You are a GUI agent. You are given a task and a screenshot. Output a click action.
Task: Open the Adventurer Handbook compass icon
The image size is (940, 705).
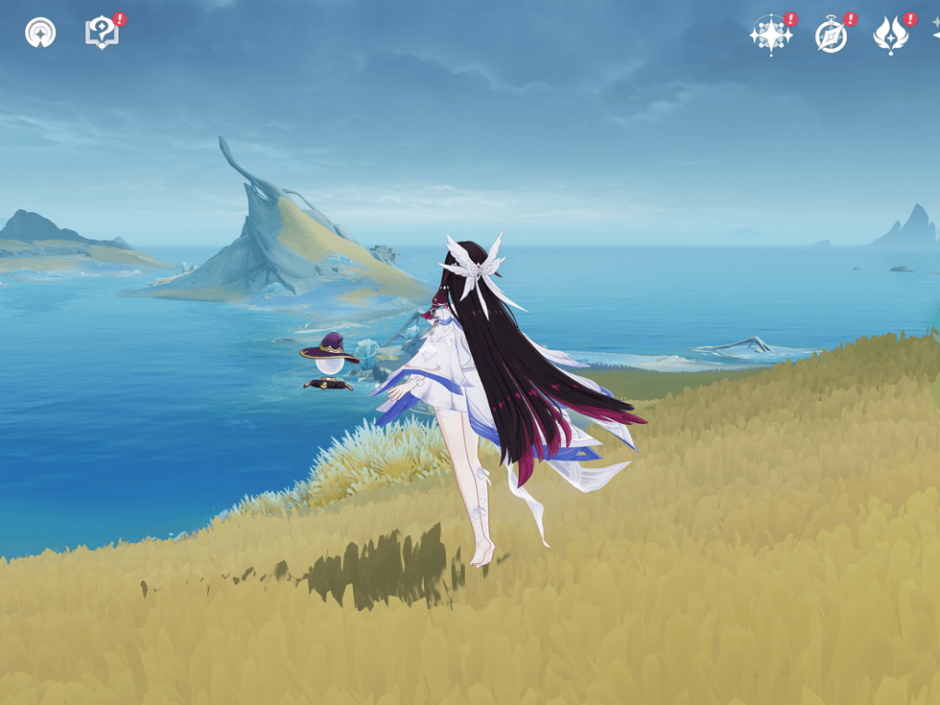pyautogui.click(x=831, y=35)
